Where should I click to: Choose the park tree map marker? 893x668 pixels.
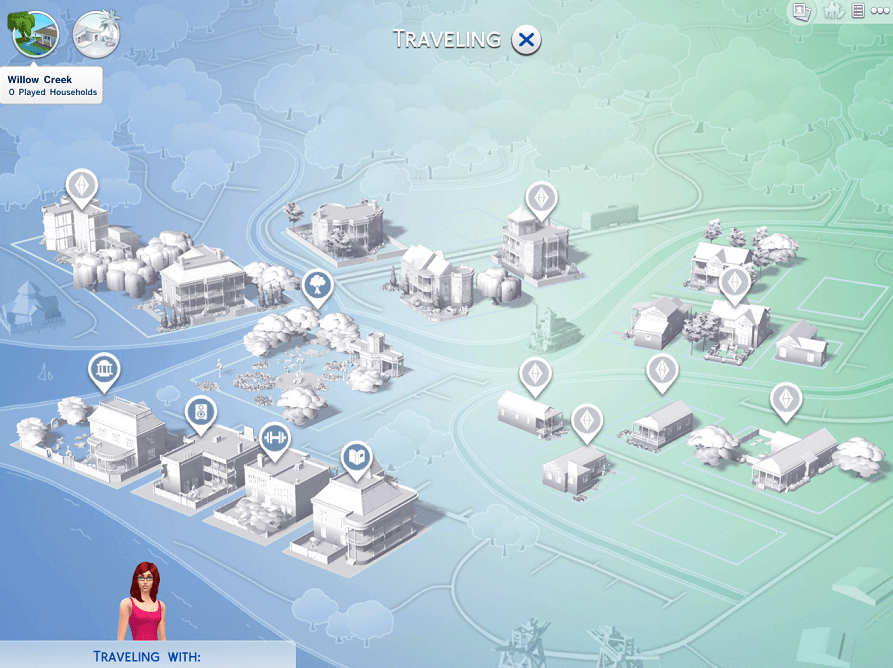coord(316,286)
